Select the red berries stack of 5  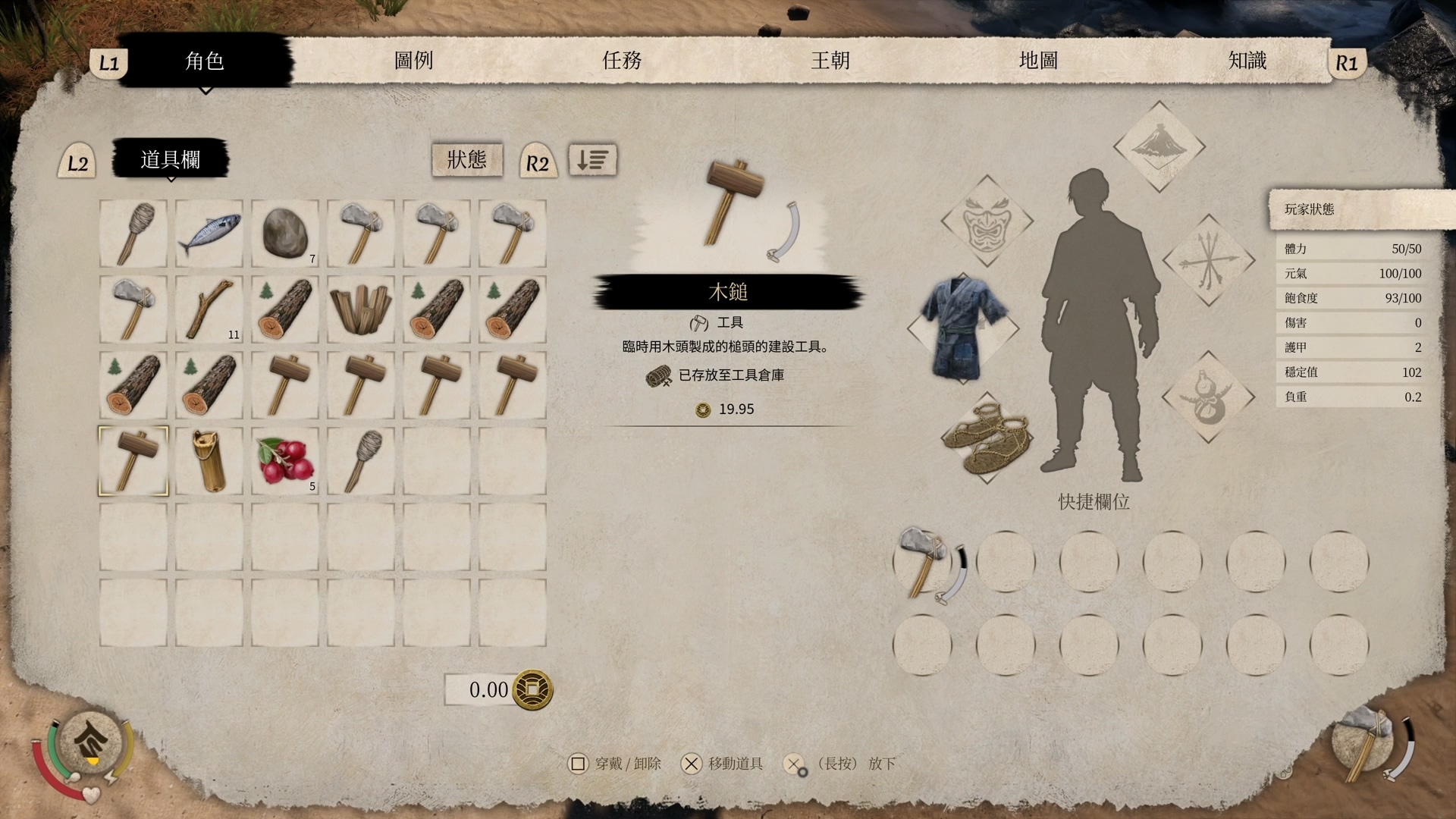285,461
